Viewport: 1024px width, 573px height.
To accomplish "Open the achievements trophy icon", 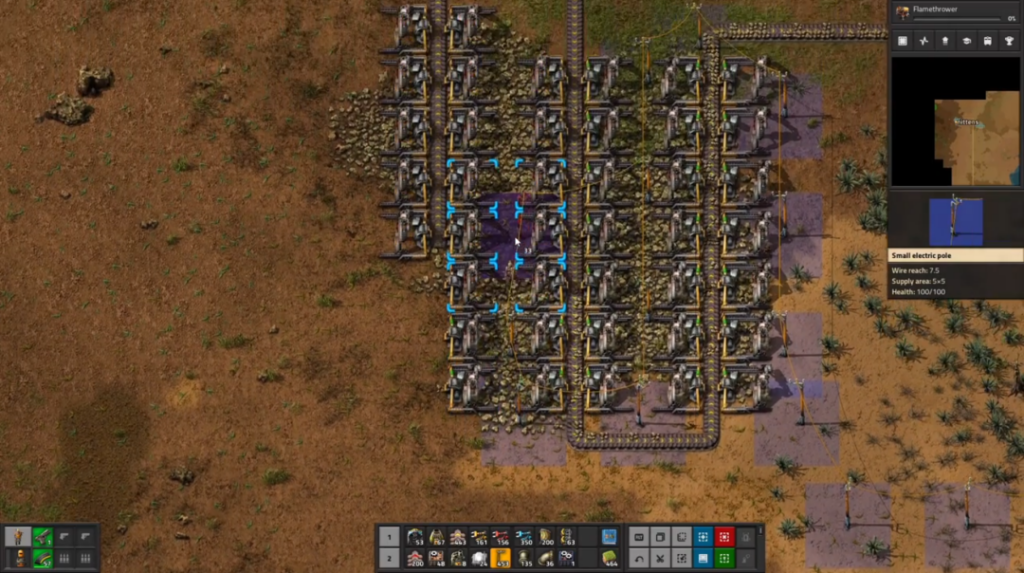I will coord(1010,41).
